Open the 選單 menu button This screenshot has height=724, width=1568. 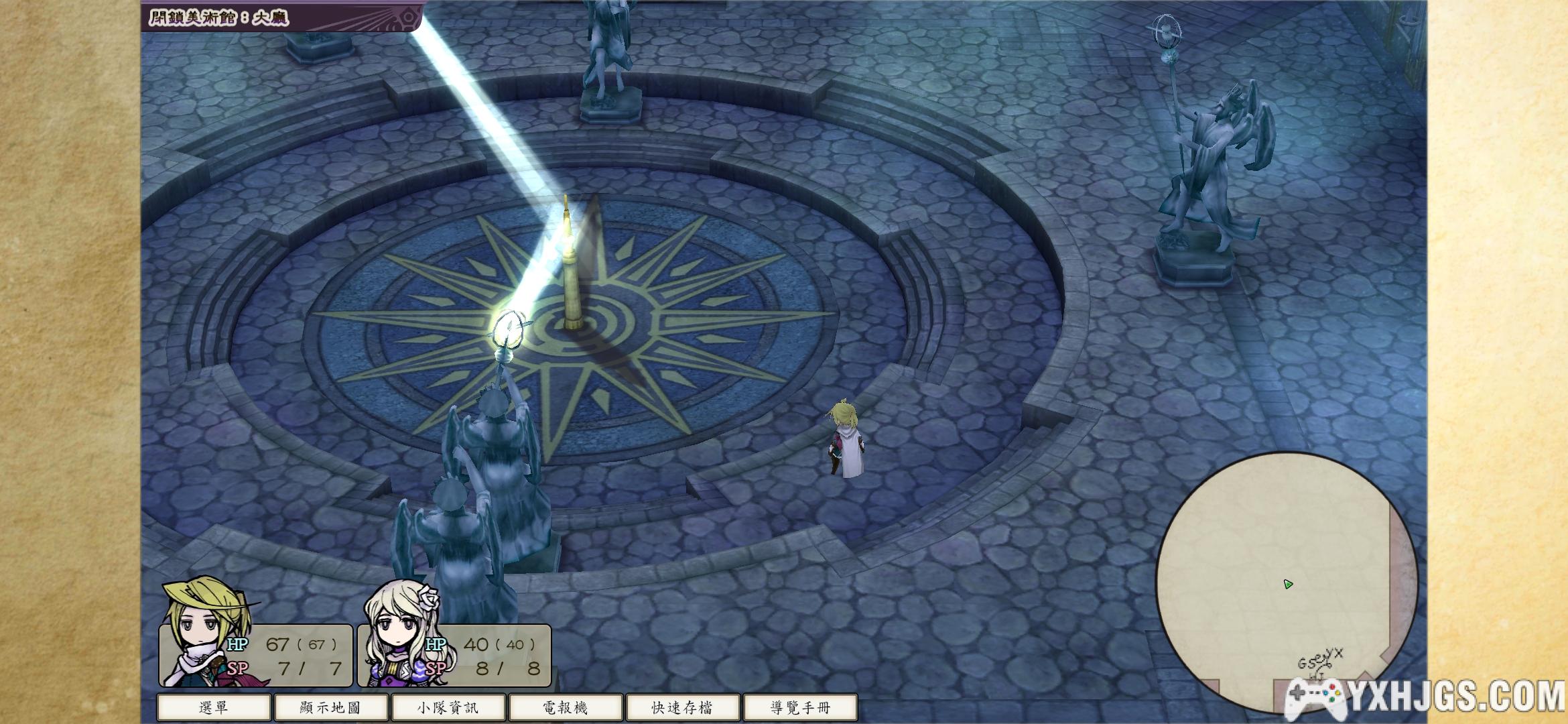[214, 707]
